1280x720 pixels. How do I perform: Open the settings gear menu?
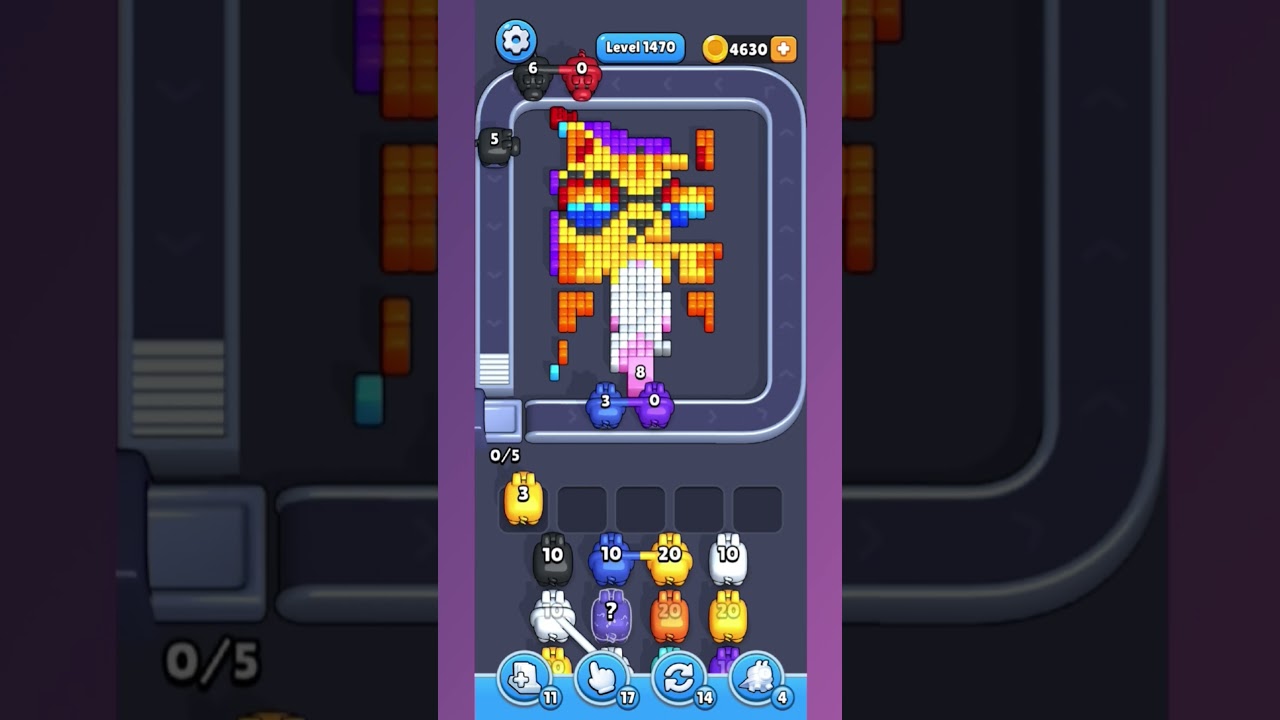[x=516, y=41]
